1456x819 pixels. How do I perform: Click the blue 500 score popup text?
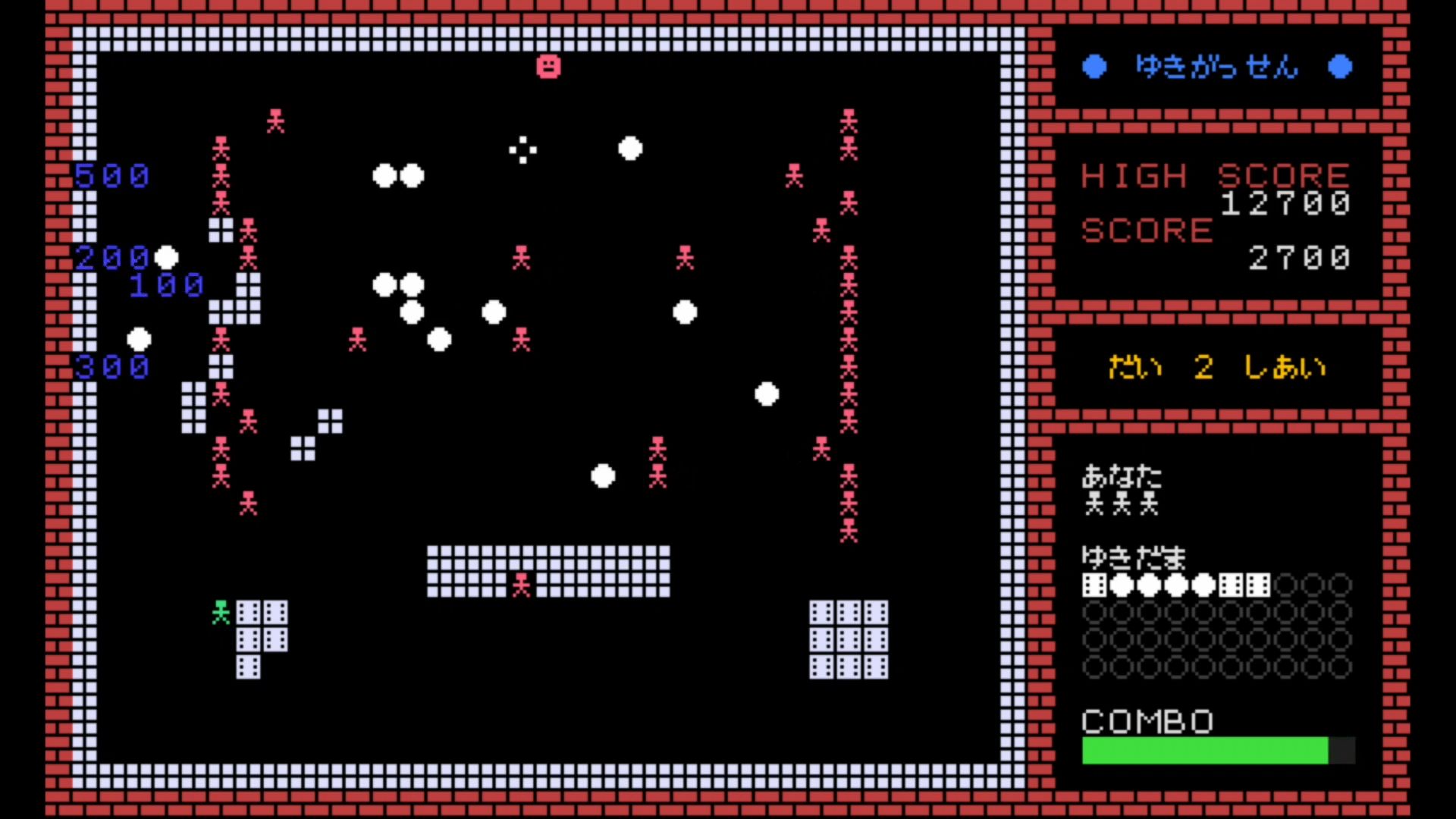112,176
